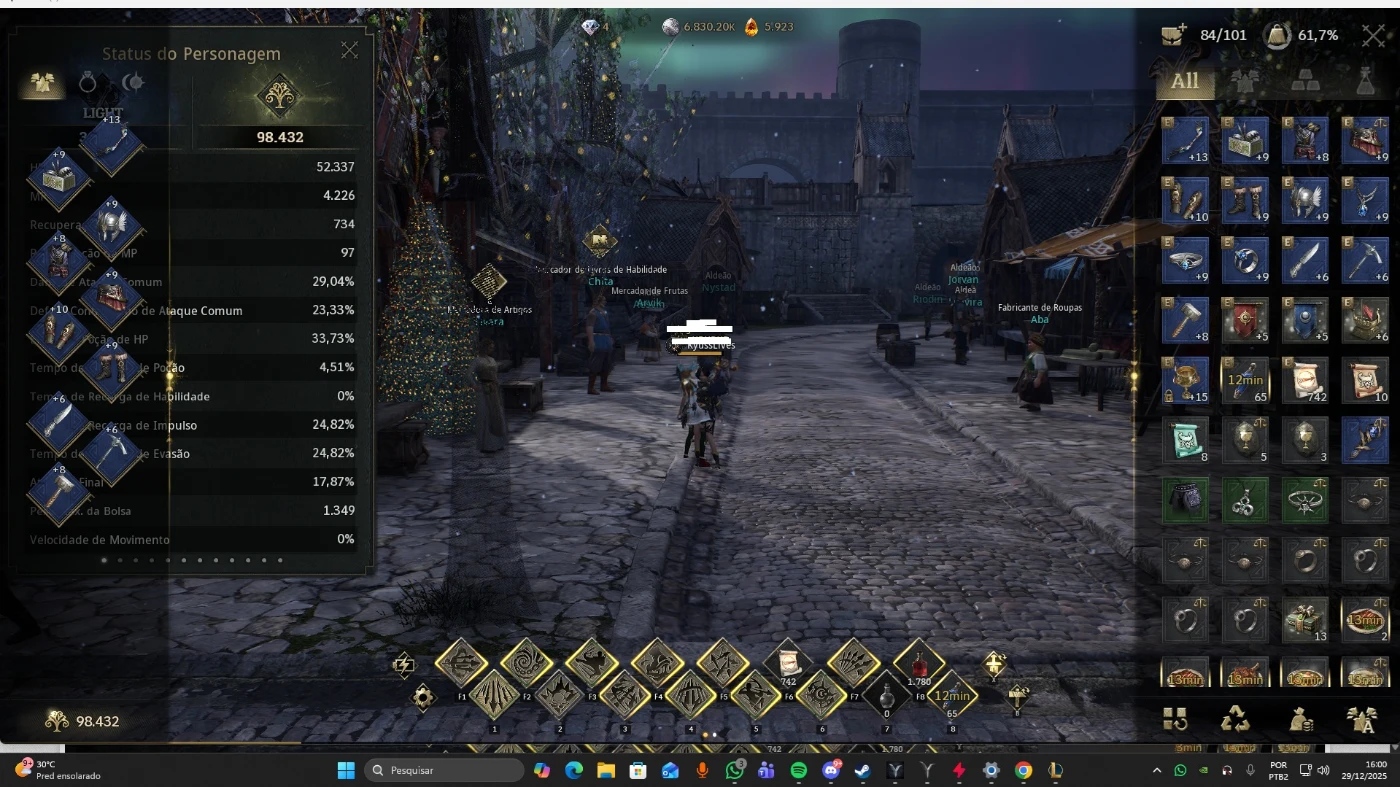This screenshot has height=787, width=1400.
Task: Activate the F7 arrow volley skill
Action: click(853, 663)
